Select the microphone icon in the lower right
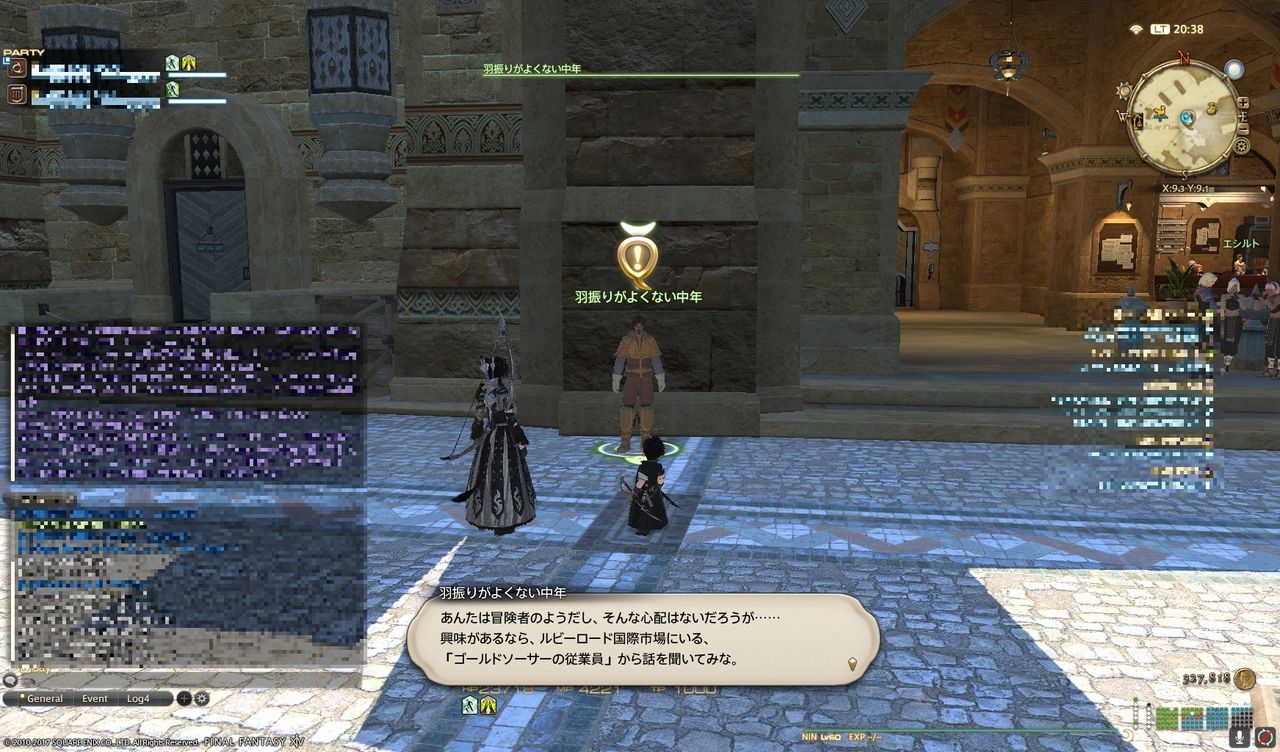Screen dimensions: 1280x752 point(1239,737)
